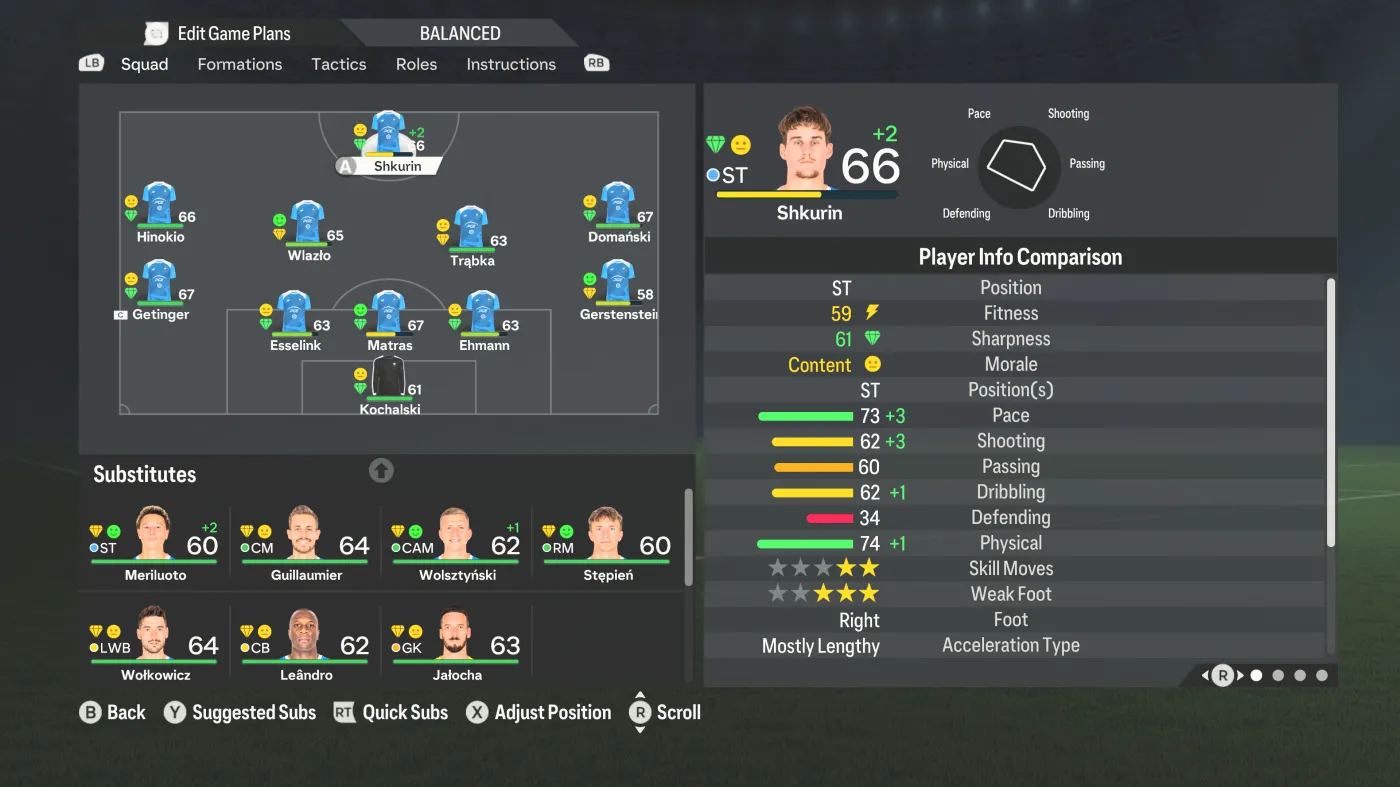Click the RB bumper icon after Instructions
The height and width of the screenshot is (787, 1400).
coord(596,62)
